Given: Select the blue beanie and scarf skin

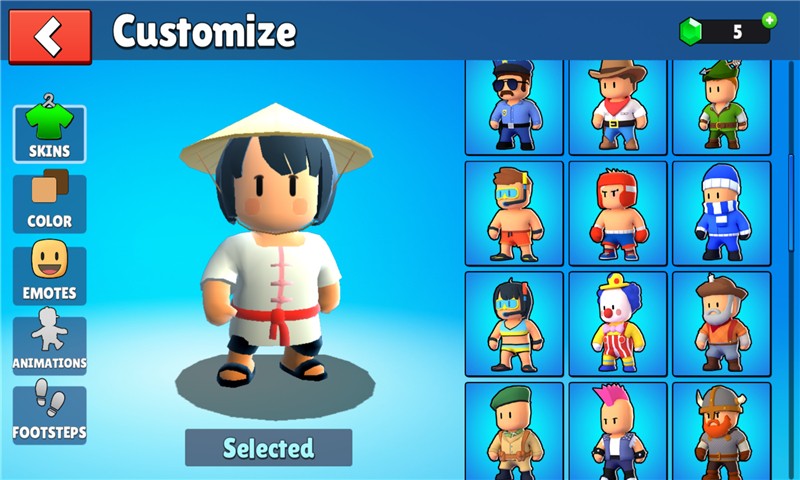Looking at the screenshot, I should coord(721,212).
